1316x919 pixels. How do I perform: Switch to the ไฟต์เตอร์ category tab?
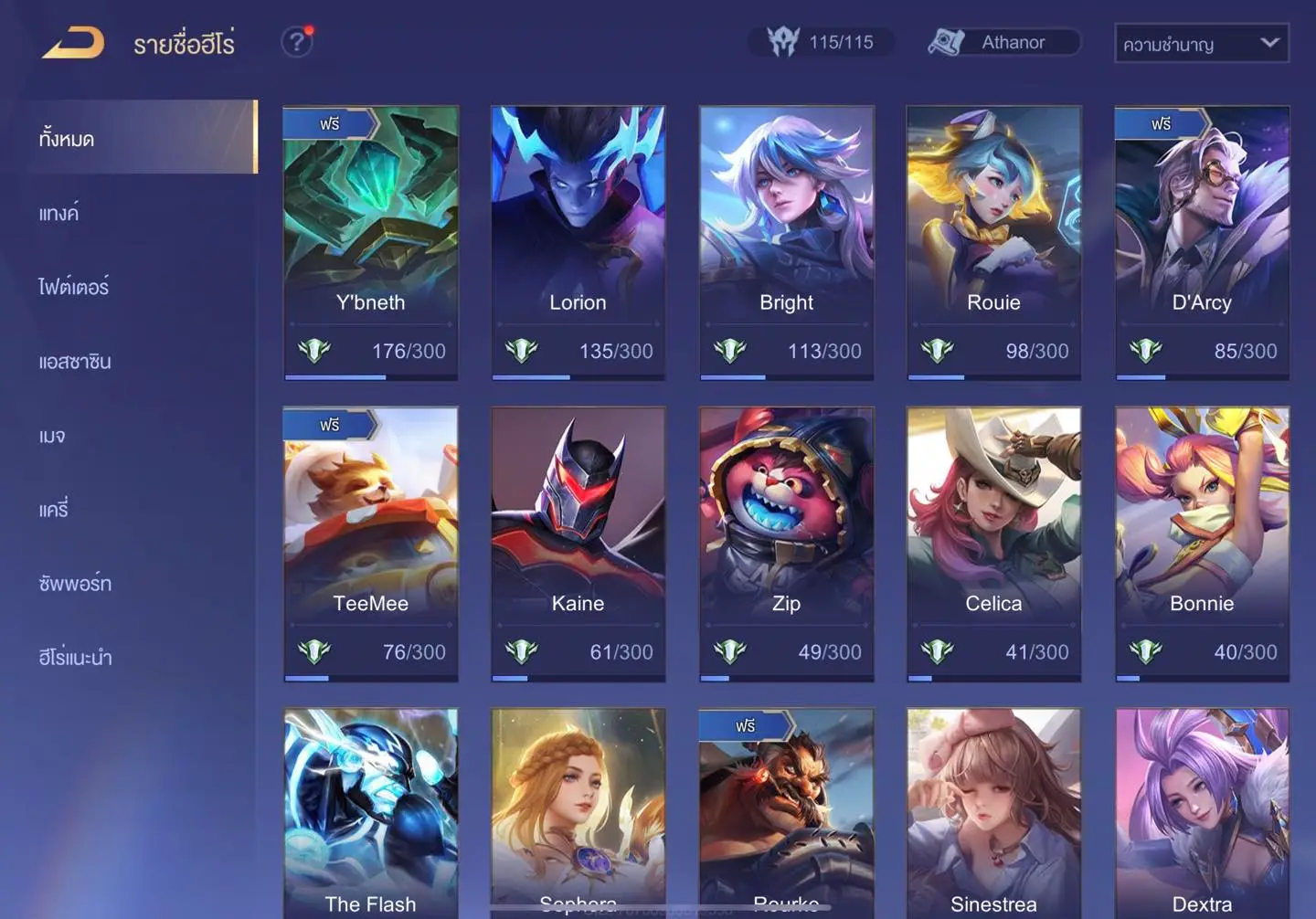point(73,288)
